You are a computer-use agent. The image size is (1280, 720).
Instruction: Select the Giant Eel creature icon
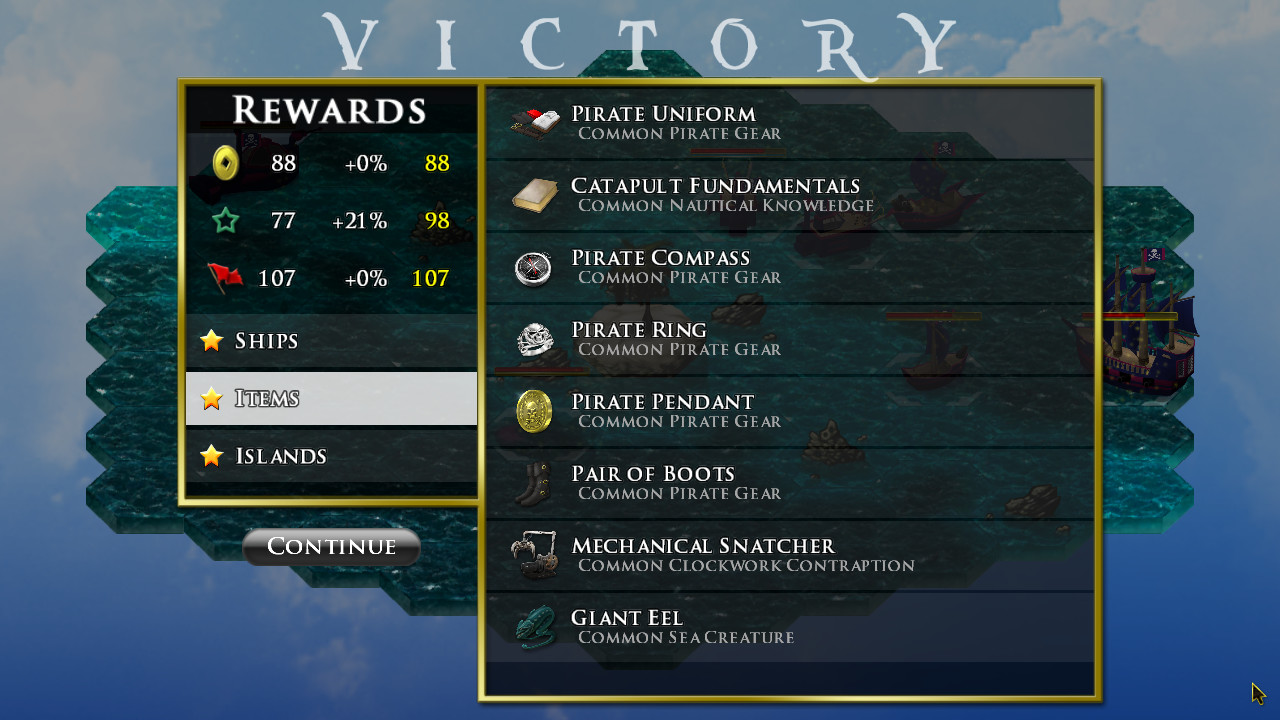(533, 626)
